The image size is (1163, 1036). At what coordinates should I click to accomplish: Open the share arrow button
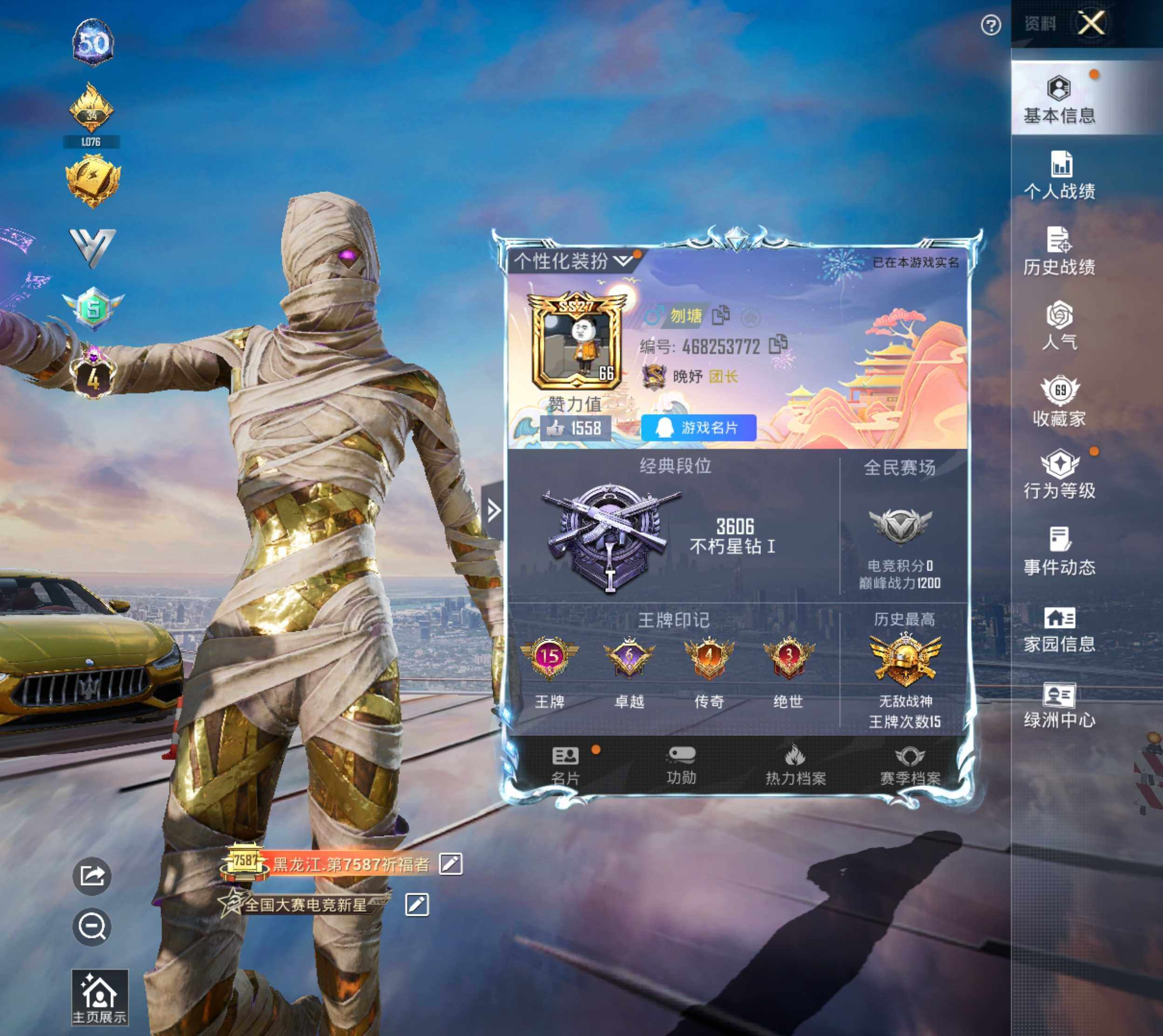[92, 875]
